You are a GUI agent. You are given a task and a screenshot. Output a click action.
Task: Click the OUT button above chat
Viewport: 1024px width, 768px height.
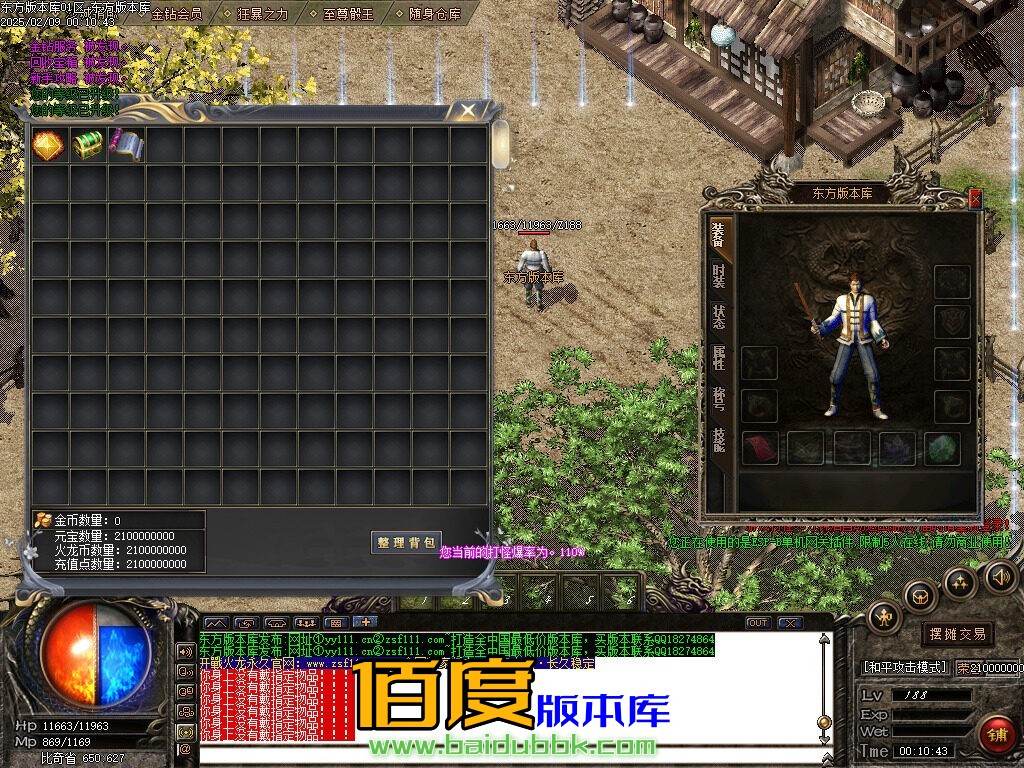tap(758, 623)
